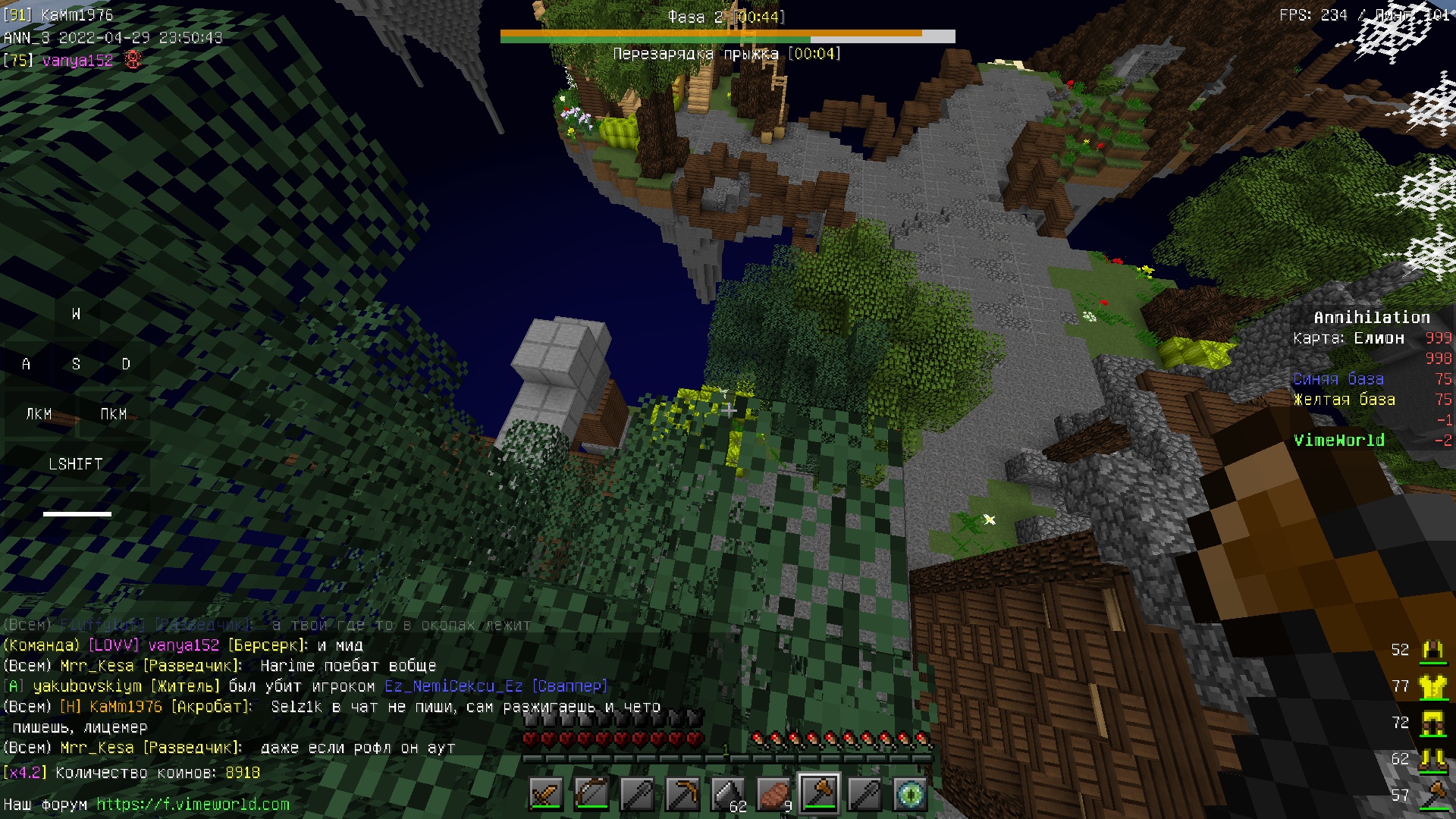The width and height of the screenshot is (1456, 819).
Task: Click the yellow helmet armor status icon
Action: coord(1432,650)
